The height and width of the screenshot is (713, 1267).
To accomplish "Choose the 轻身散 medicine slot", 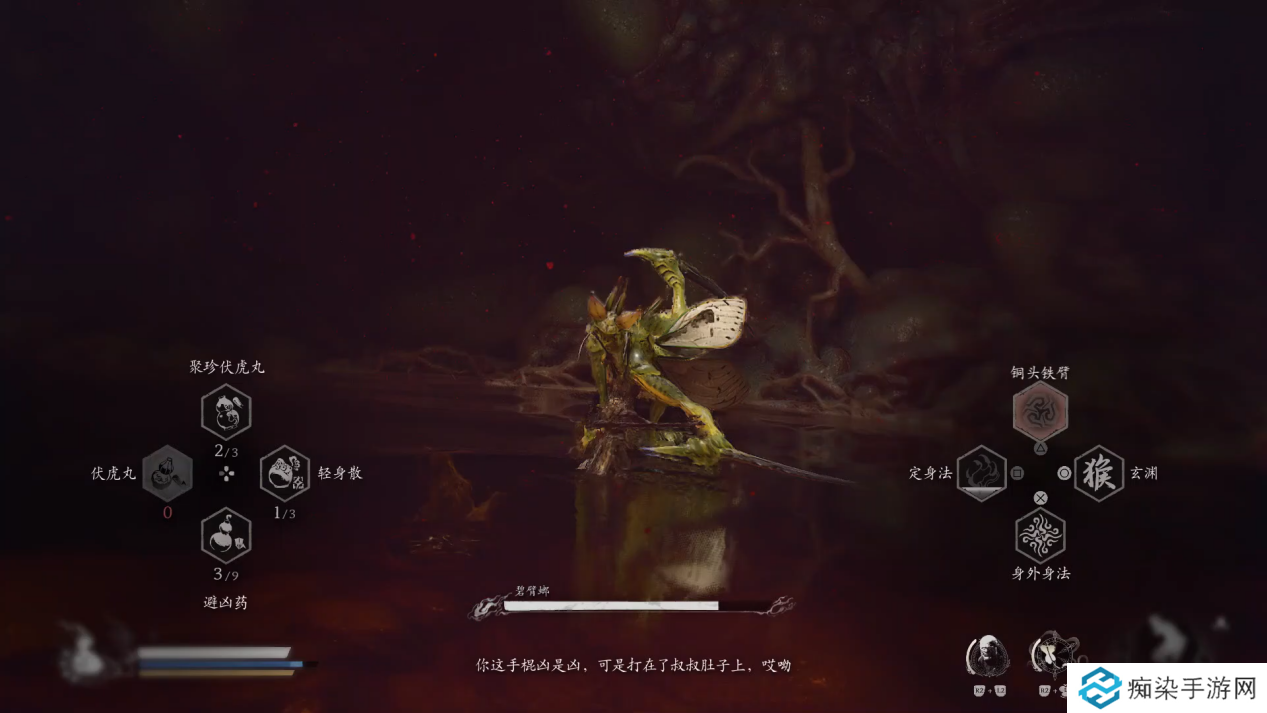I will tap(285, 473).
